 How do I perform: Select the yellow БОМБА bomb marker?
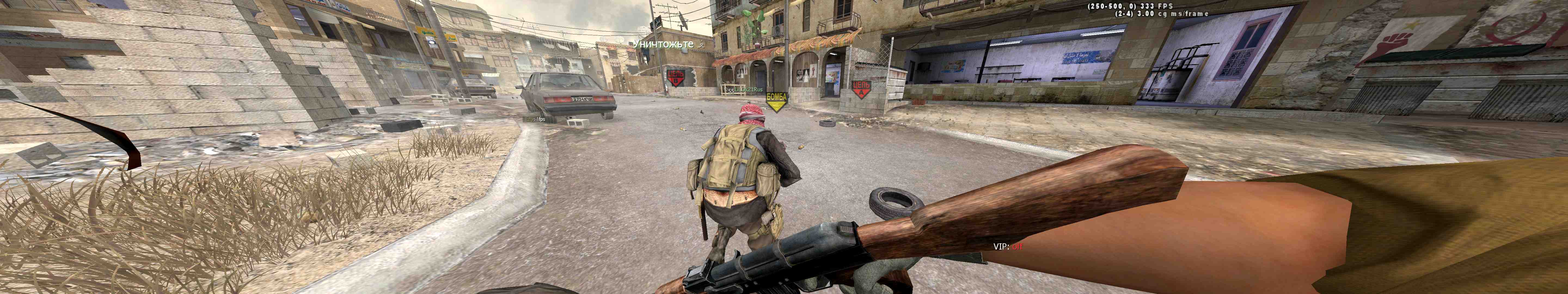coord(776,100)
